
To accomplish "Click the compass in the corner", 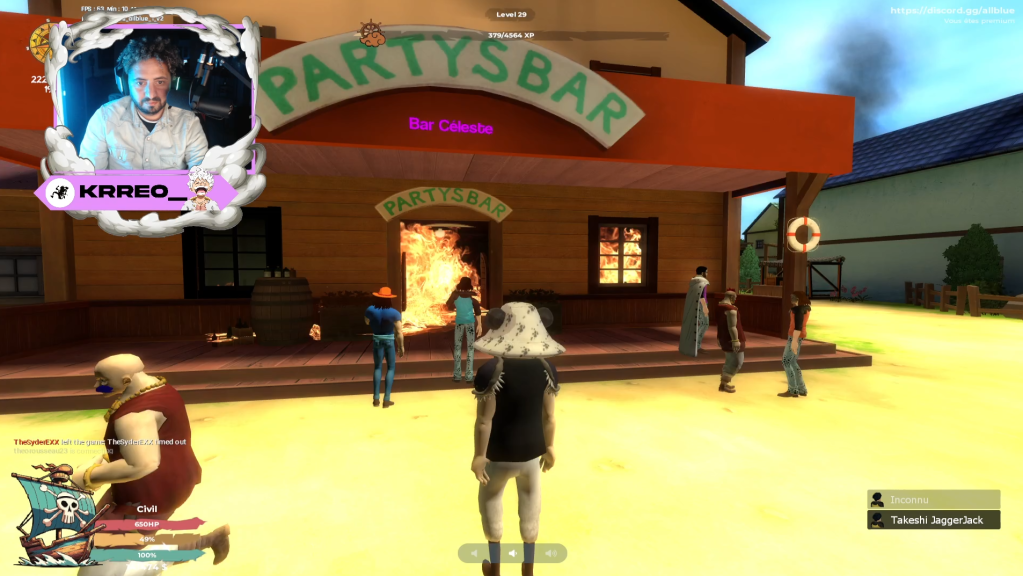I will point(41,40).
